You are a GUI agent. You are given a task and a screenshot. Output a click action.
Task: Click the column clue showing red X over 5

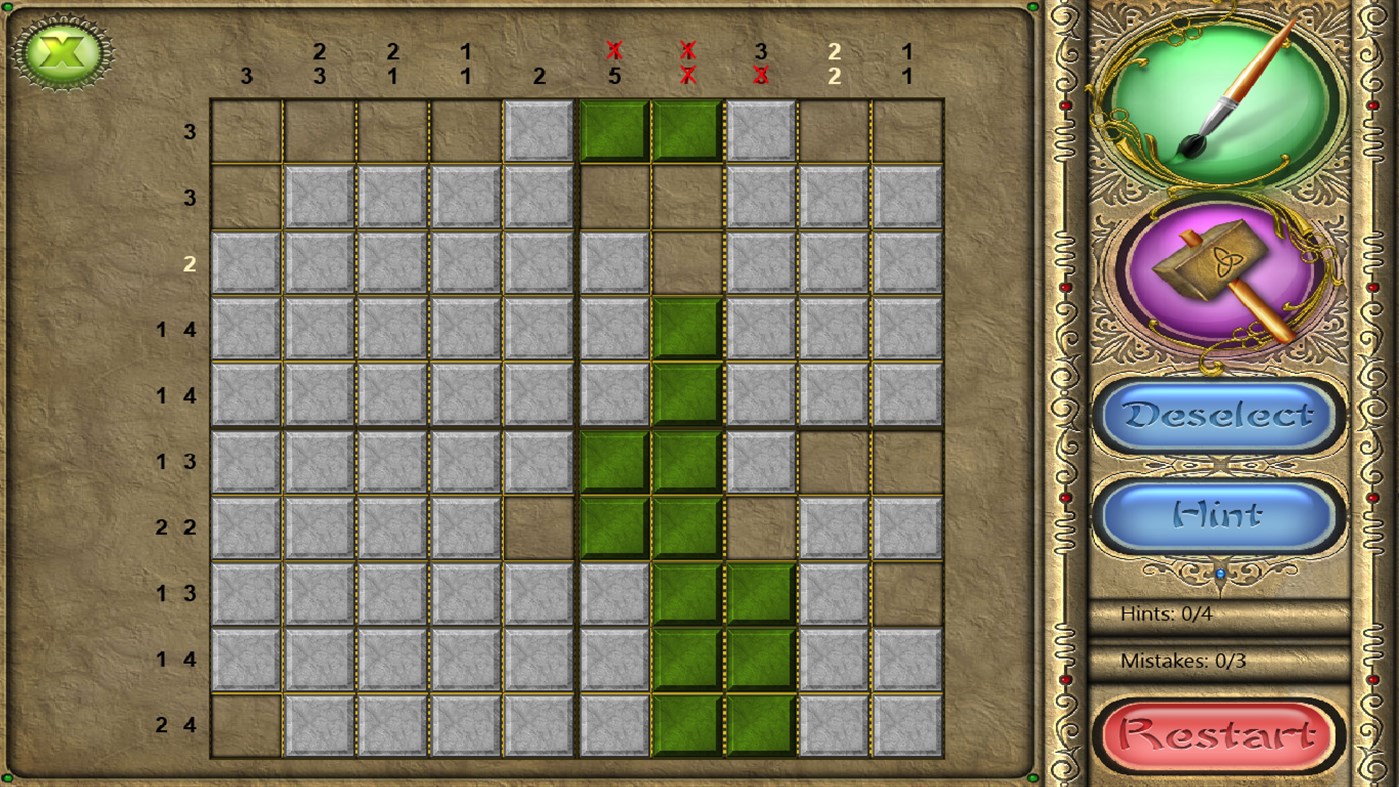tap(614, 62)
